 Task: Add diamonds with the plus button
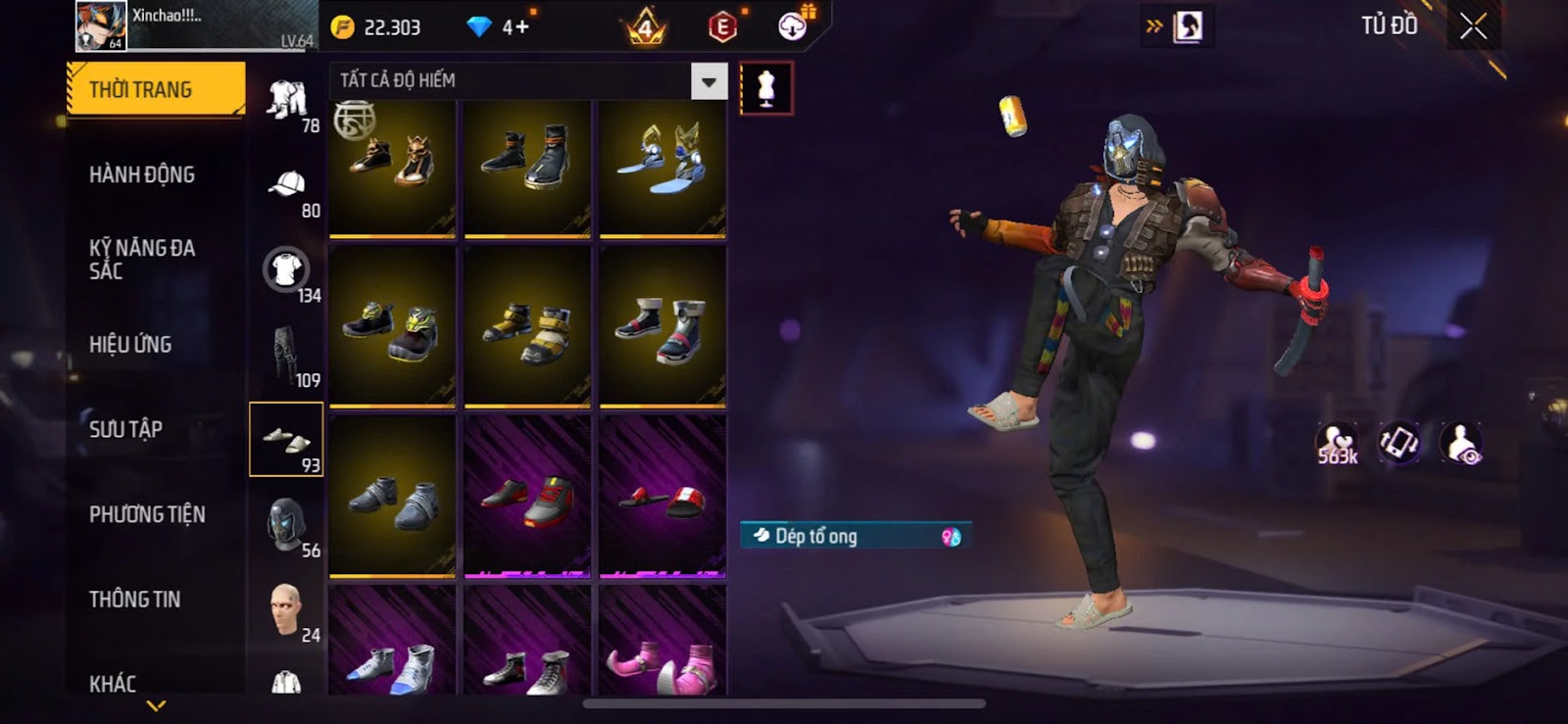(517, 27)
